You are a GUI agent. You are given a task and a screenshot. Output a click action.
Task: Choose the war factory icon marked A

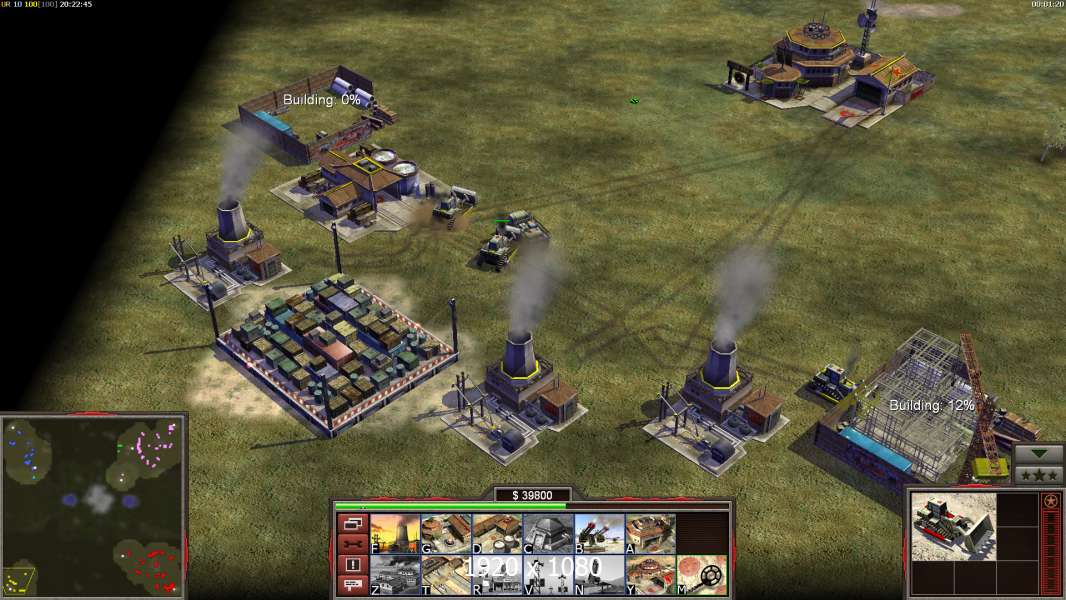click(650, 534)
